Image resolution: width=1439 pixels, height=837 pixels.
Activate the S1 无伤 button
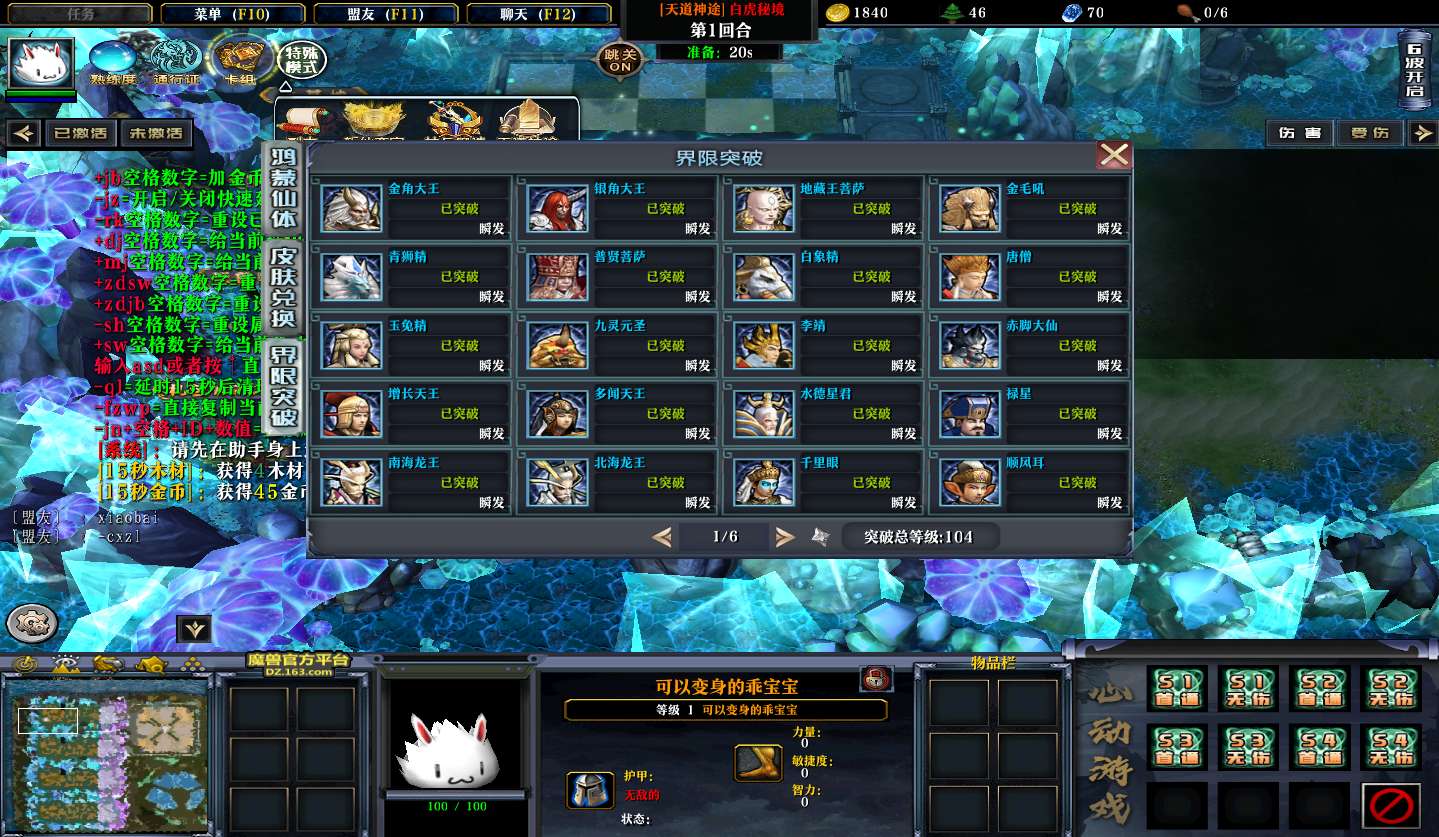[1248, 688]
